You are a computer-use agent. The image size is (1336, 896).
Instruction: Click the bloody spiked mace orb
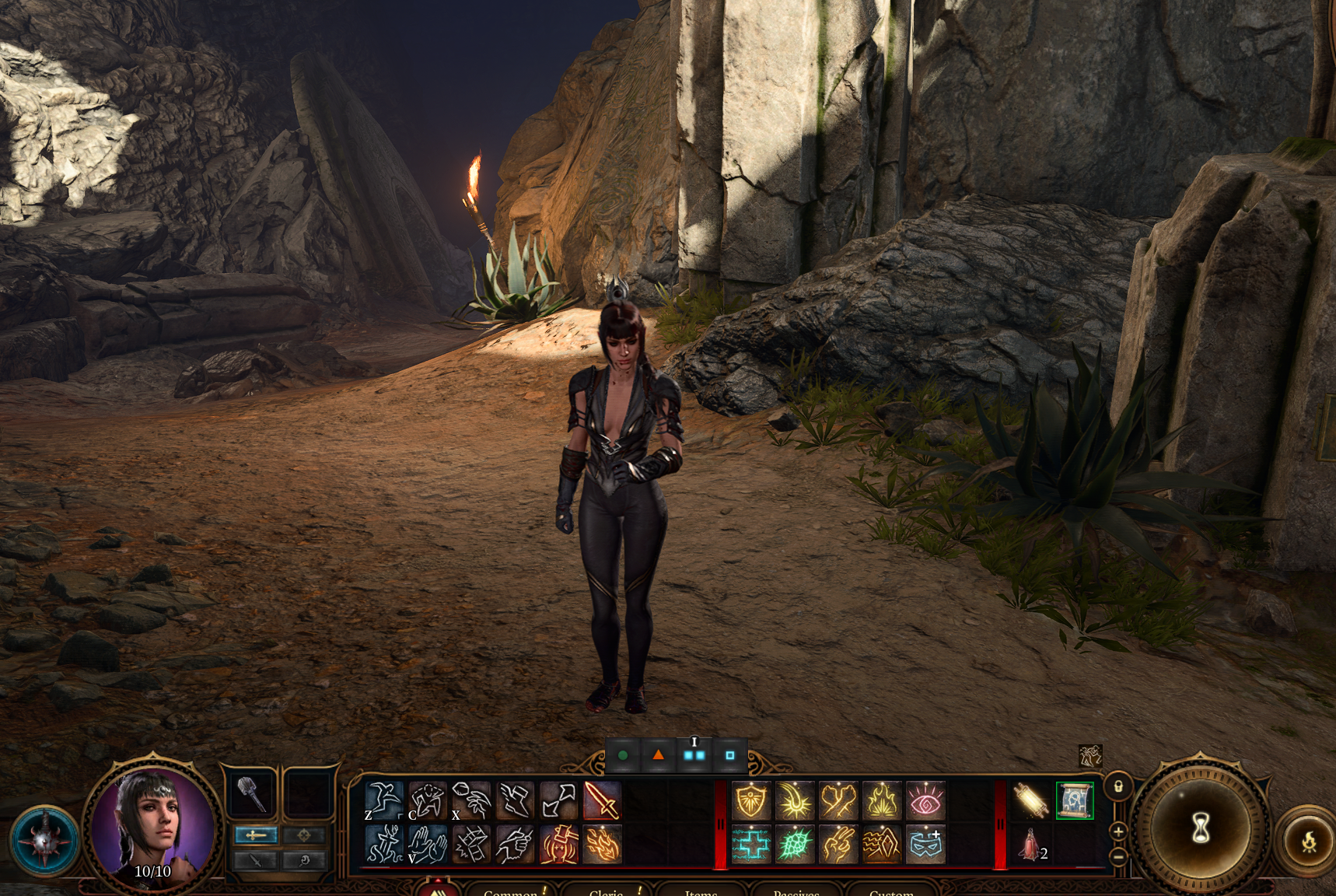[x=44, y=841]
